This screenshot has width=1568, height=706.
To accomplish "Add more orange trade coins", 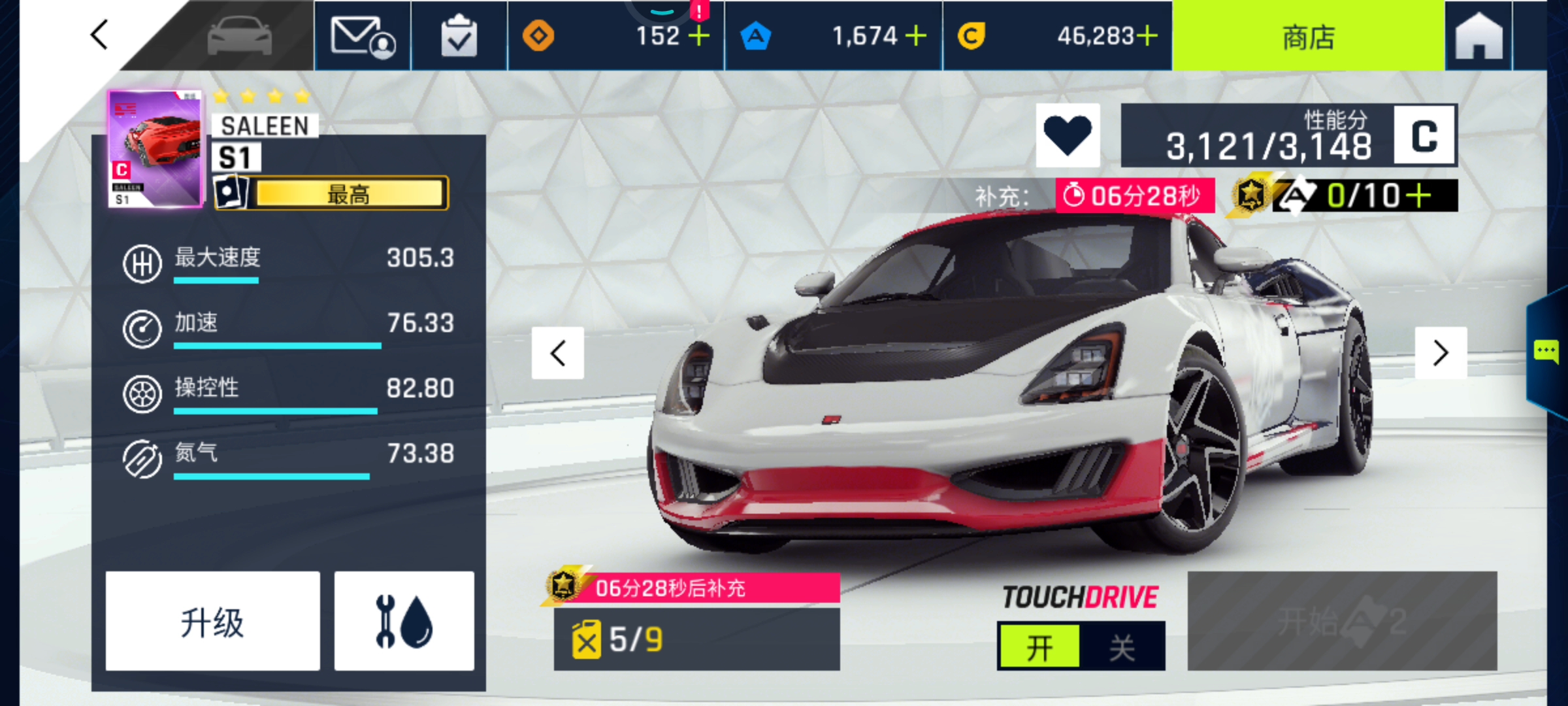I will 699,36.
